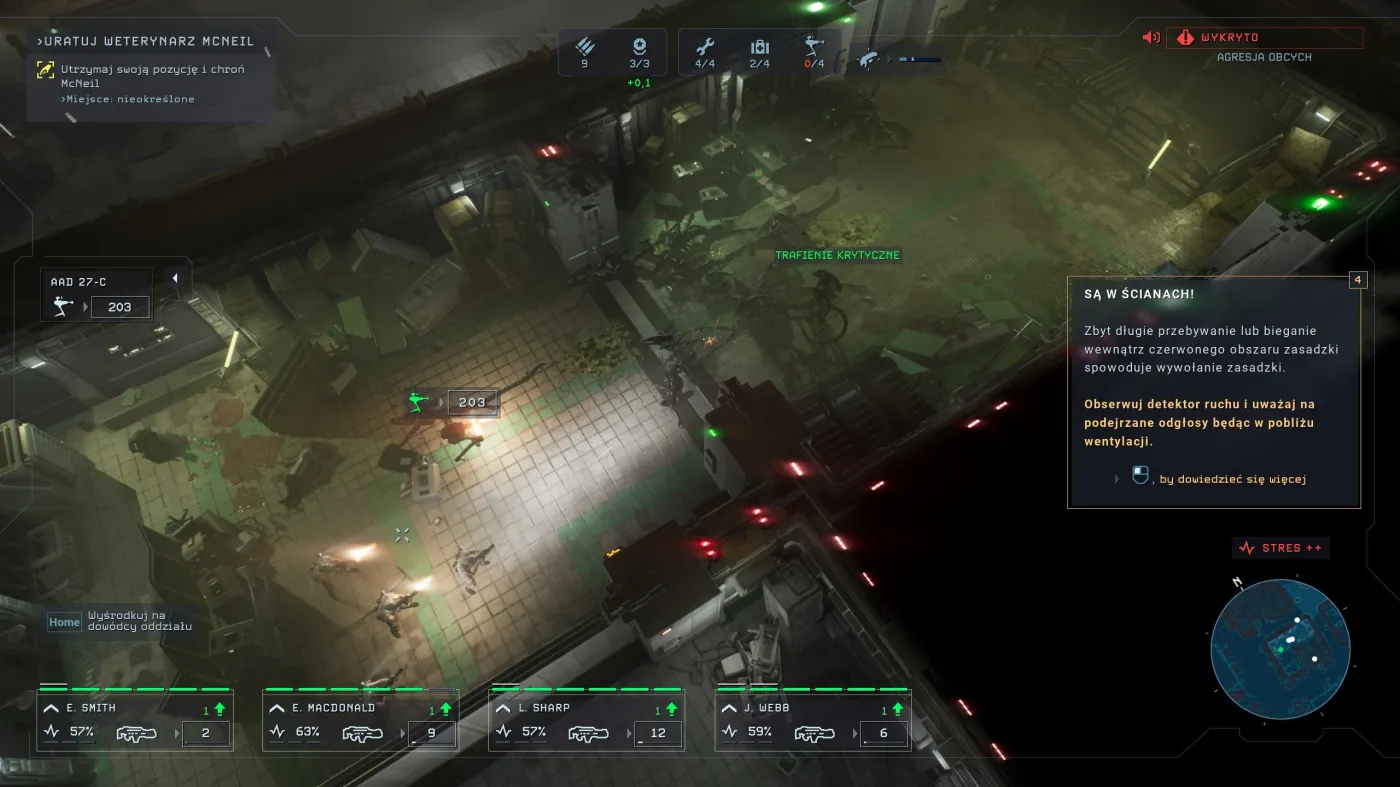Select the sentry gun icon with 0/4 count
Image resolution: width=1400 pixels, height=787 pixels.
[814, 44]
